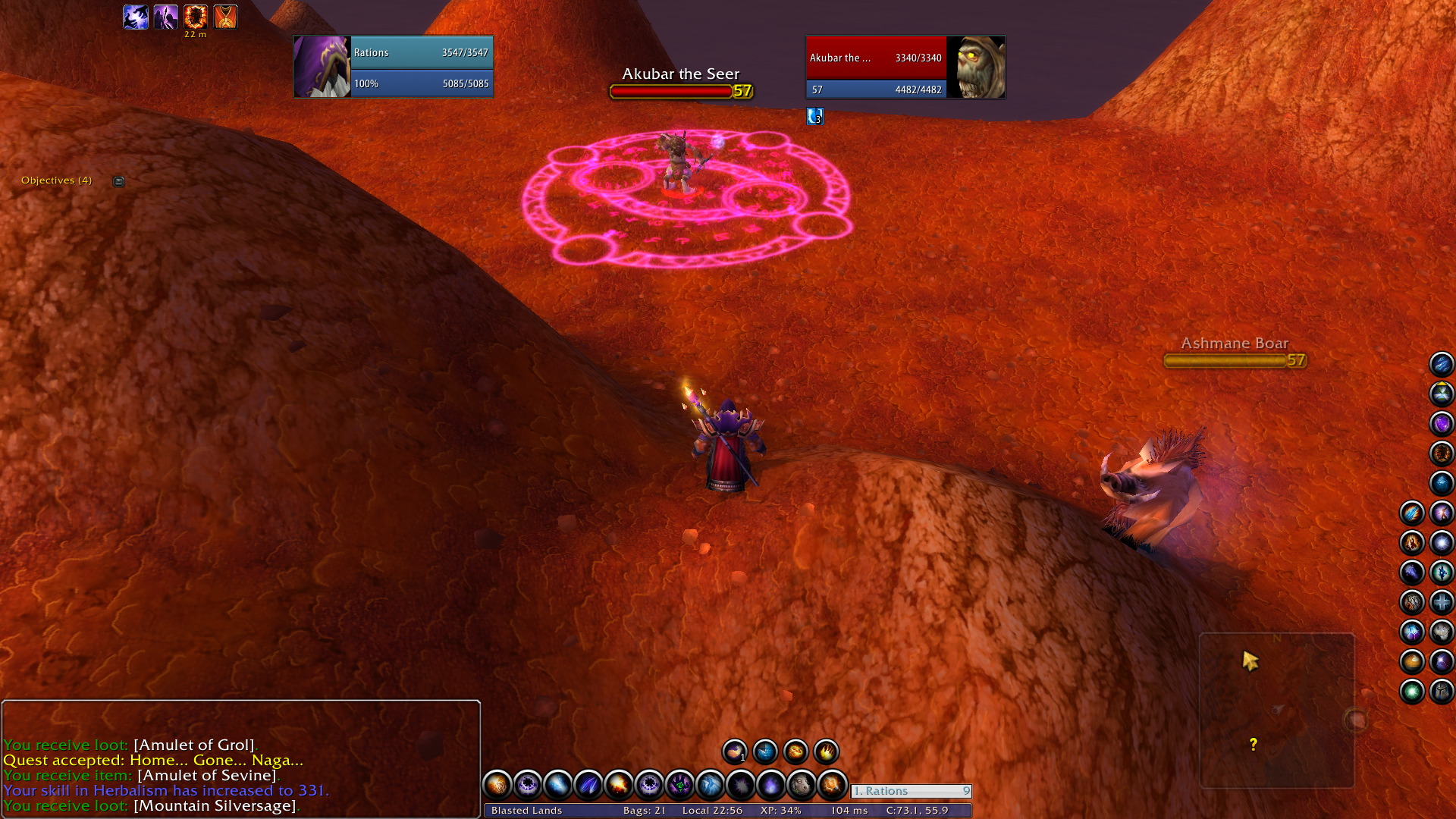The width and height of the screenshot is (1456, 819).
Task: Click the Mountain Silversage item link in chat
Action: click(215, 805)
